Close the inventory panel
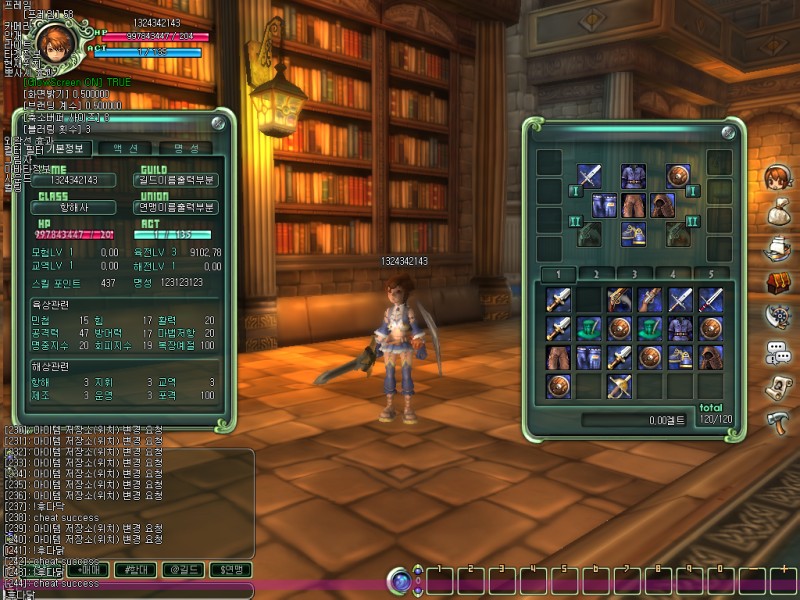Image resolution: width=800 pixels, height=600 pixels. pyautogui.click(x=727, y=132)
